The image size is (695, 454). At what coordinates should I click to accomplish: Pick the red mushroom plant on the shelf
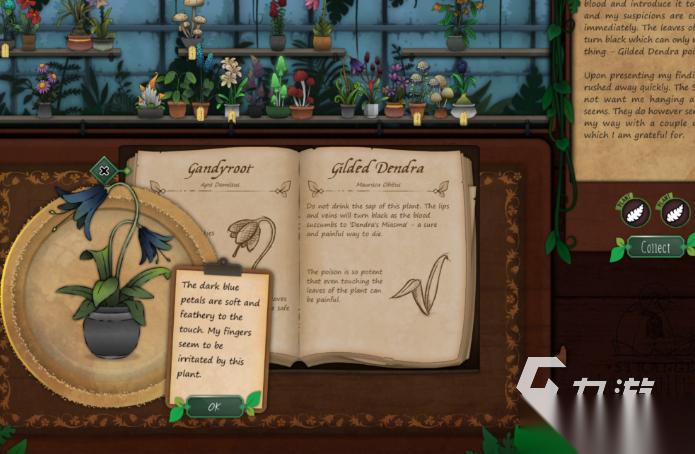301,94
